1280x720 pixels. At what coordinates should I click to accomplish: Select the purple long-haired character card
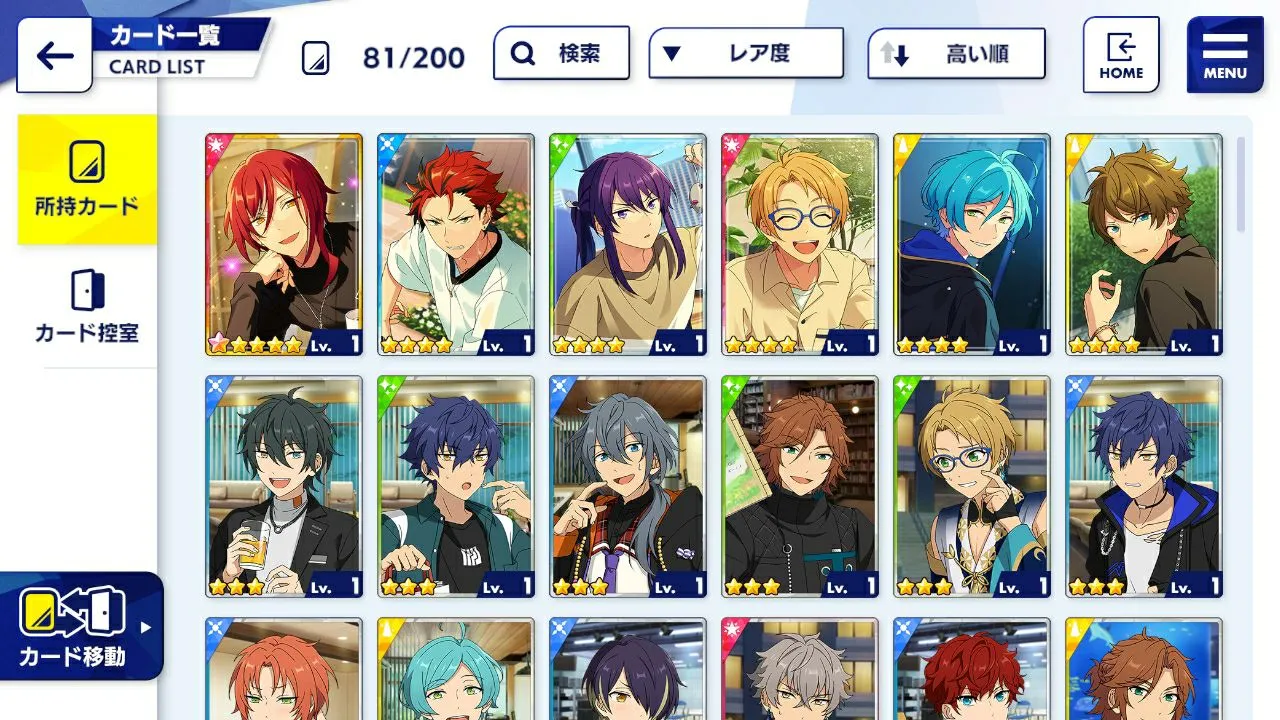628,244
